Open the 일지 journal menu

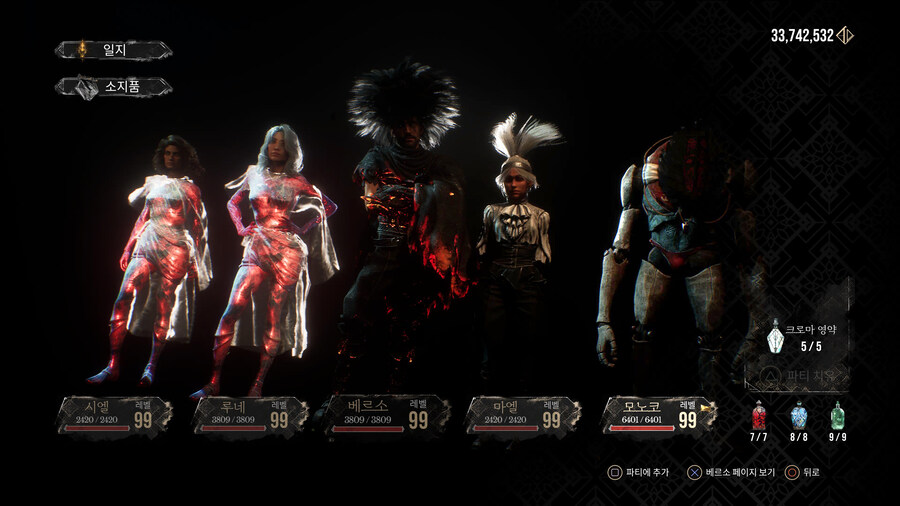click(x=113, y=50)
